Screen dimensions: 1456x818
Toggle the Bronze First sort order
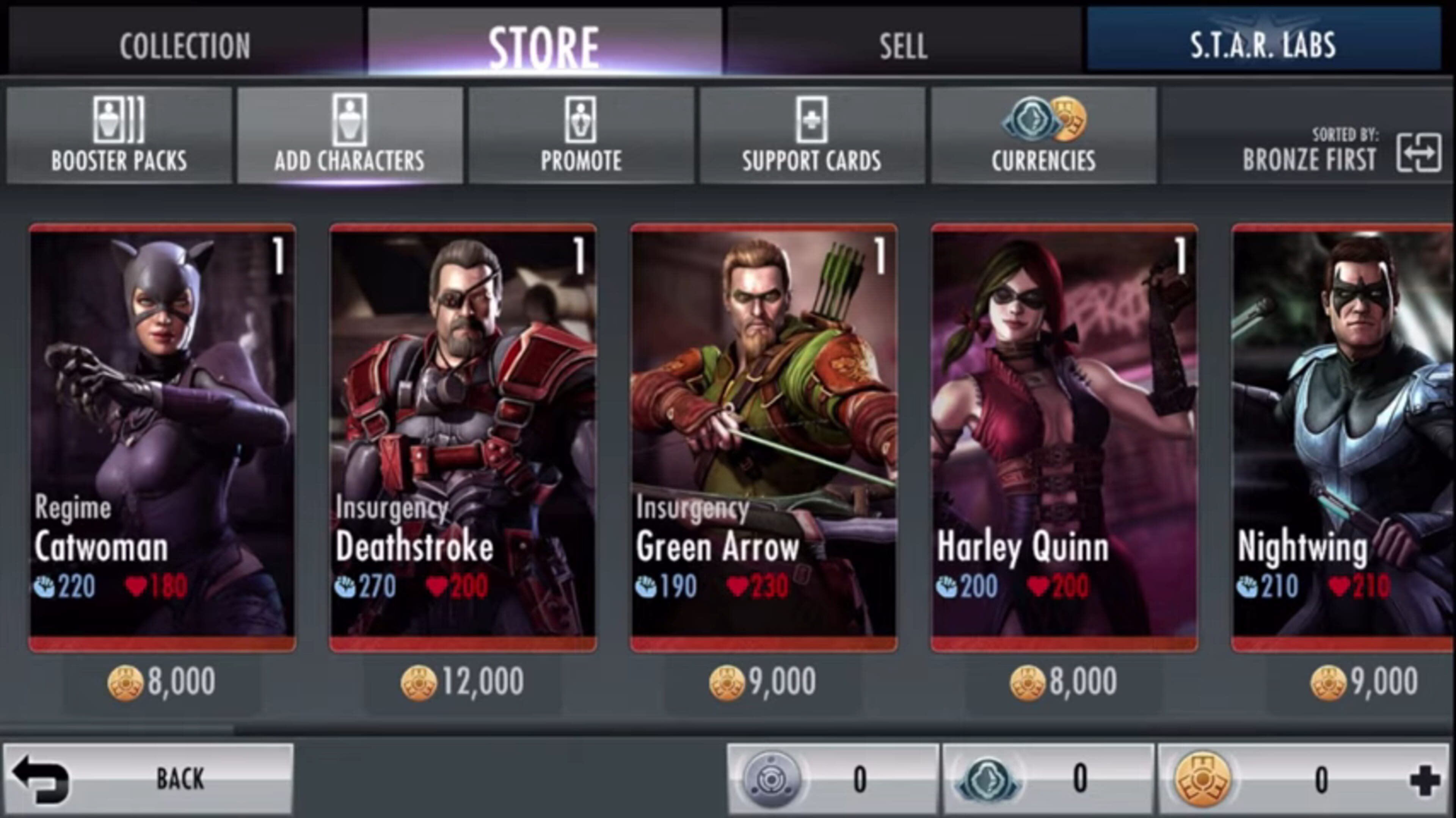click(1418, 152)
